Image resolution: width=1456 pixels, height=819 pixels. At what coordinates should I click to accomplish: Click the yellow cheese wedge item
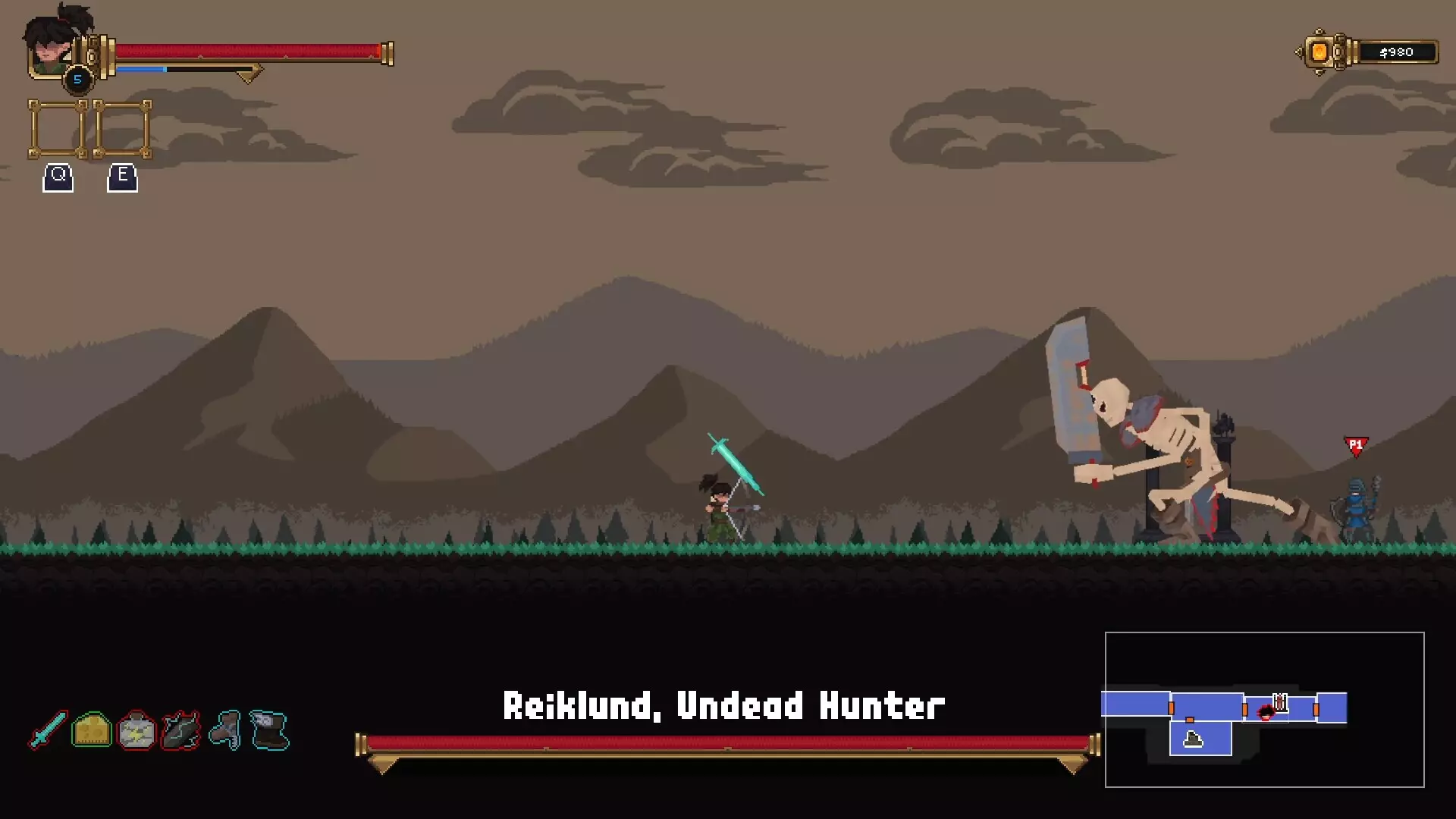[92, 730]
